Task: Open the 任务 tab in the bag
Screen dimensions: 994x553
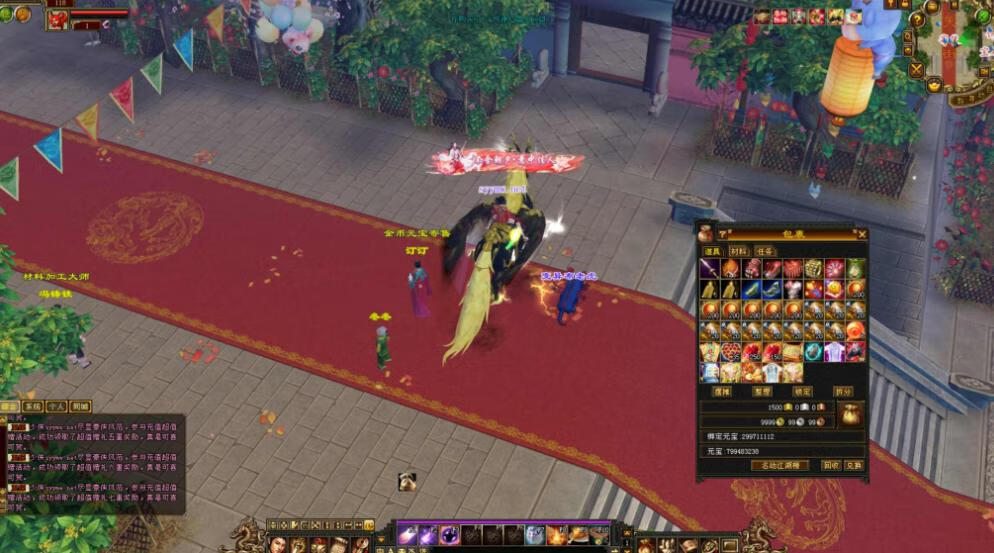Action: 765,251
